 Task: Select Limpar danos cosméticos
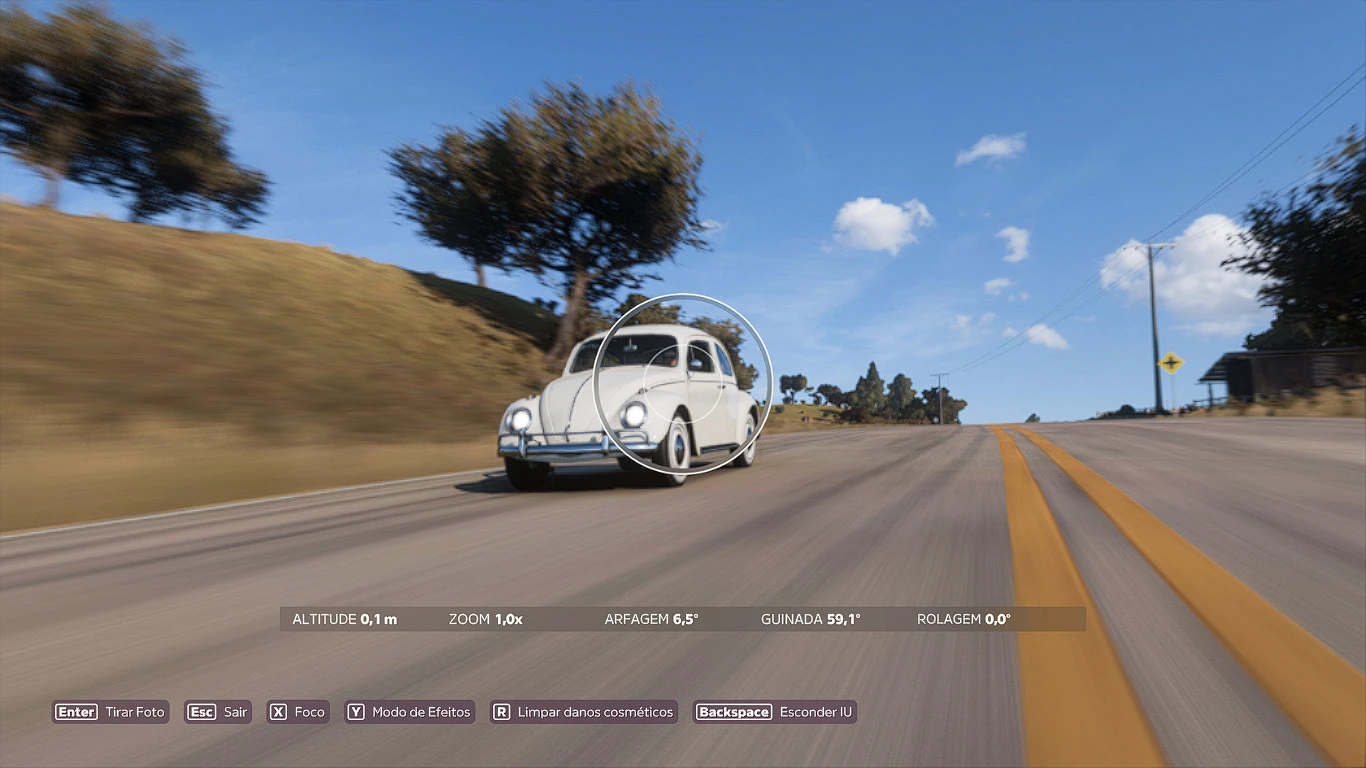click(x=584, y=712)
